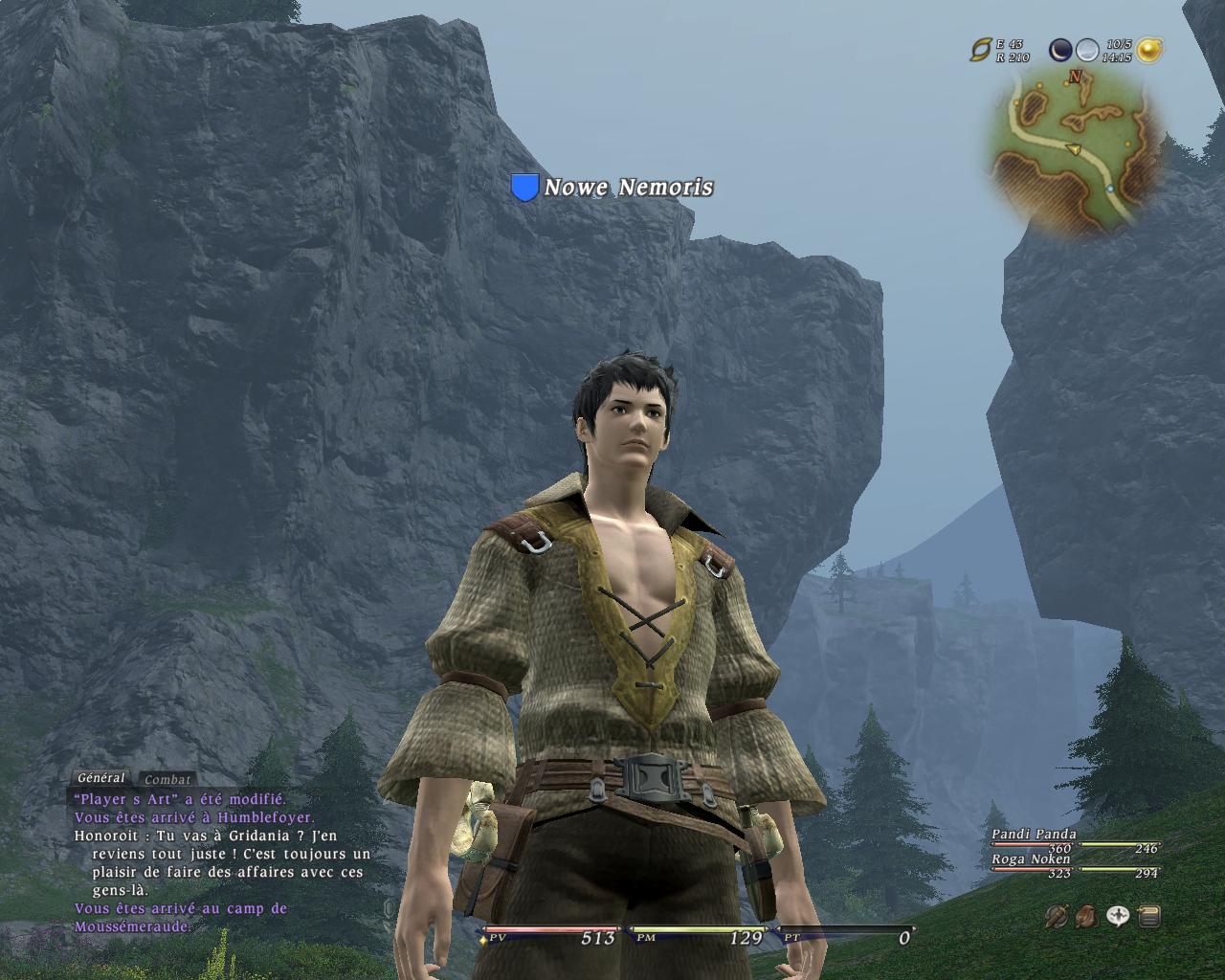
Task: Select the Nowe Nemoris nameplate
Action: pyautogui.click(x=628, y=188)
